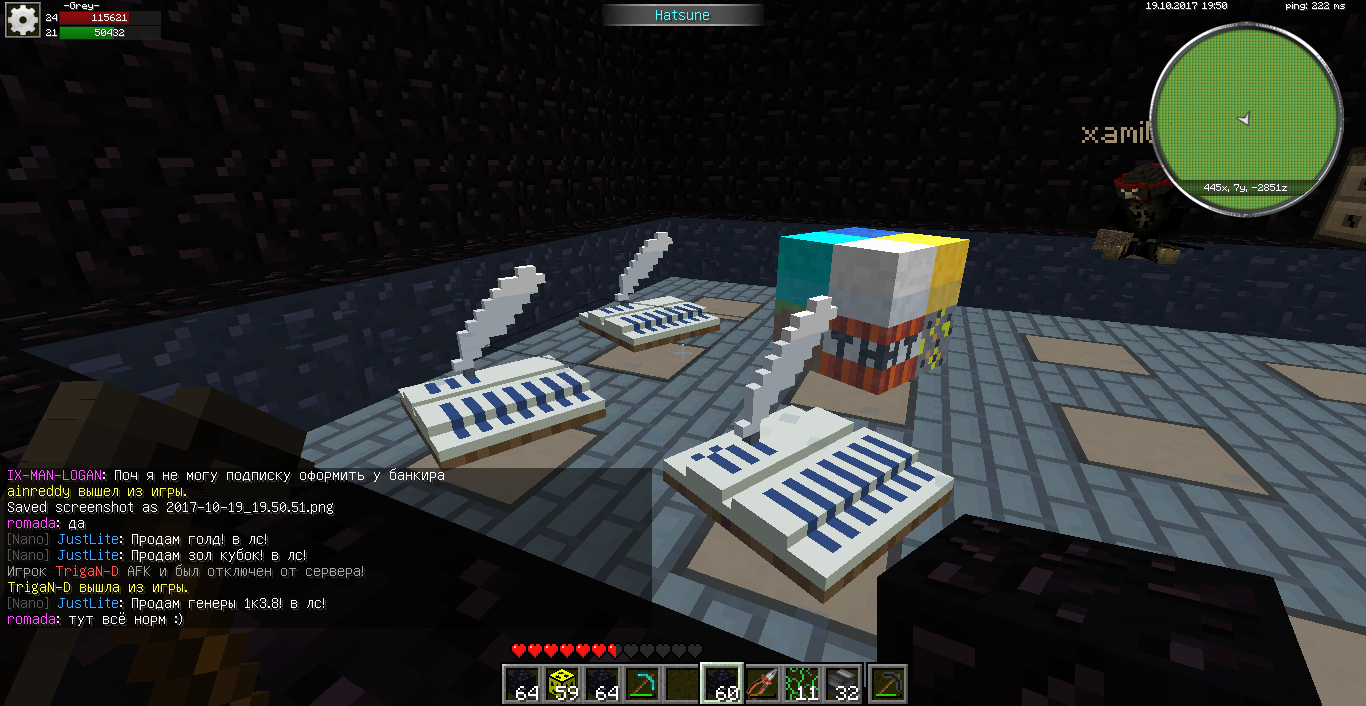
Task: Select the red-handled cutter tool slot
Action: click(764, 683)
